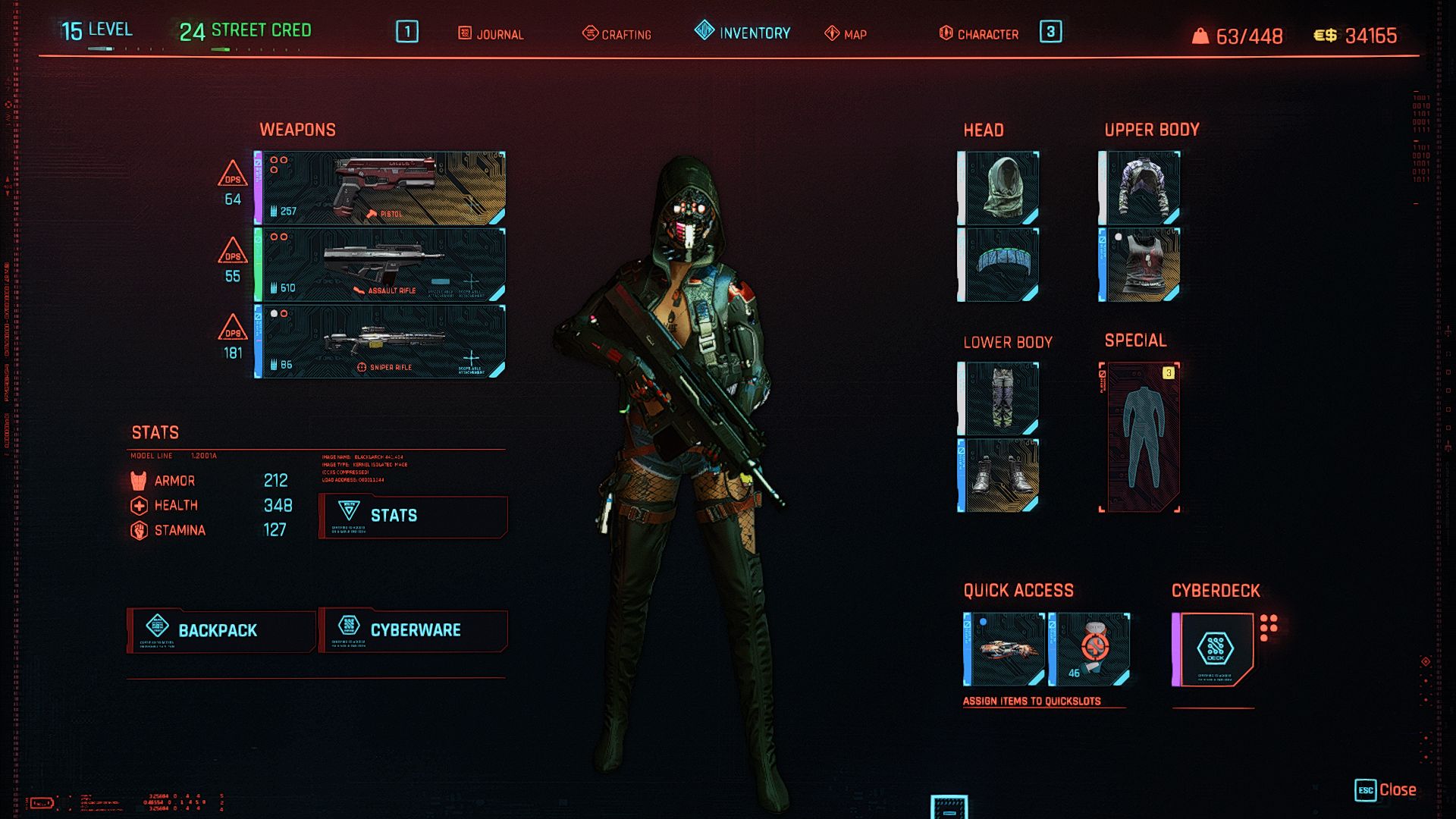This screenshot has height=819, width=1456.
Task: Open the Backpack
Action: click(221, 631)
